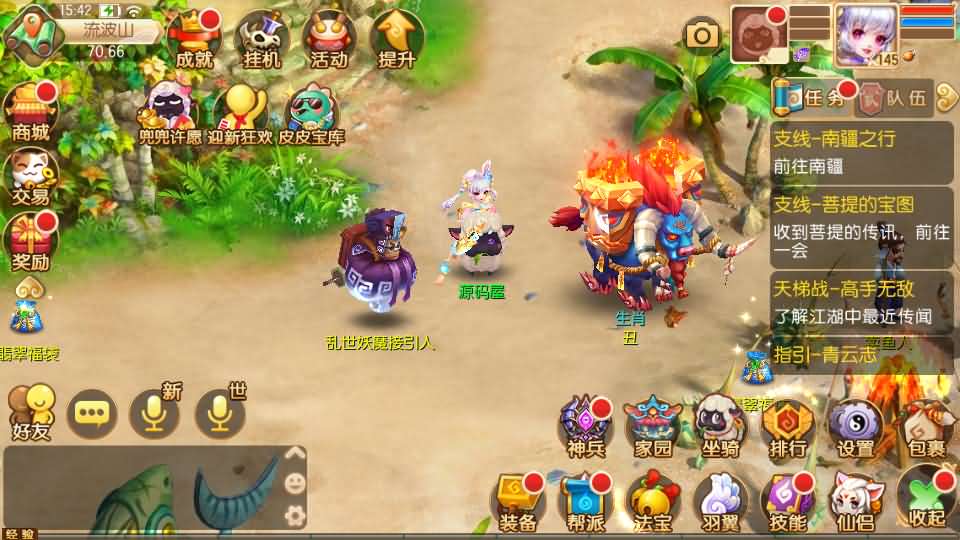
Task: Select the 支线-南疆之行 quest
Action: point(862,152)
